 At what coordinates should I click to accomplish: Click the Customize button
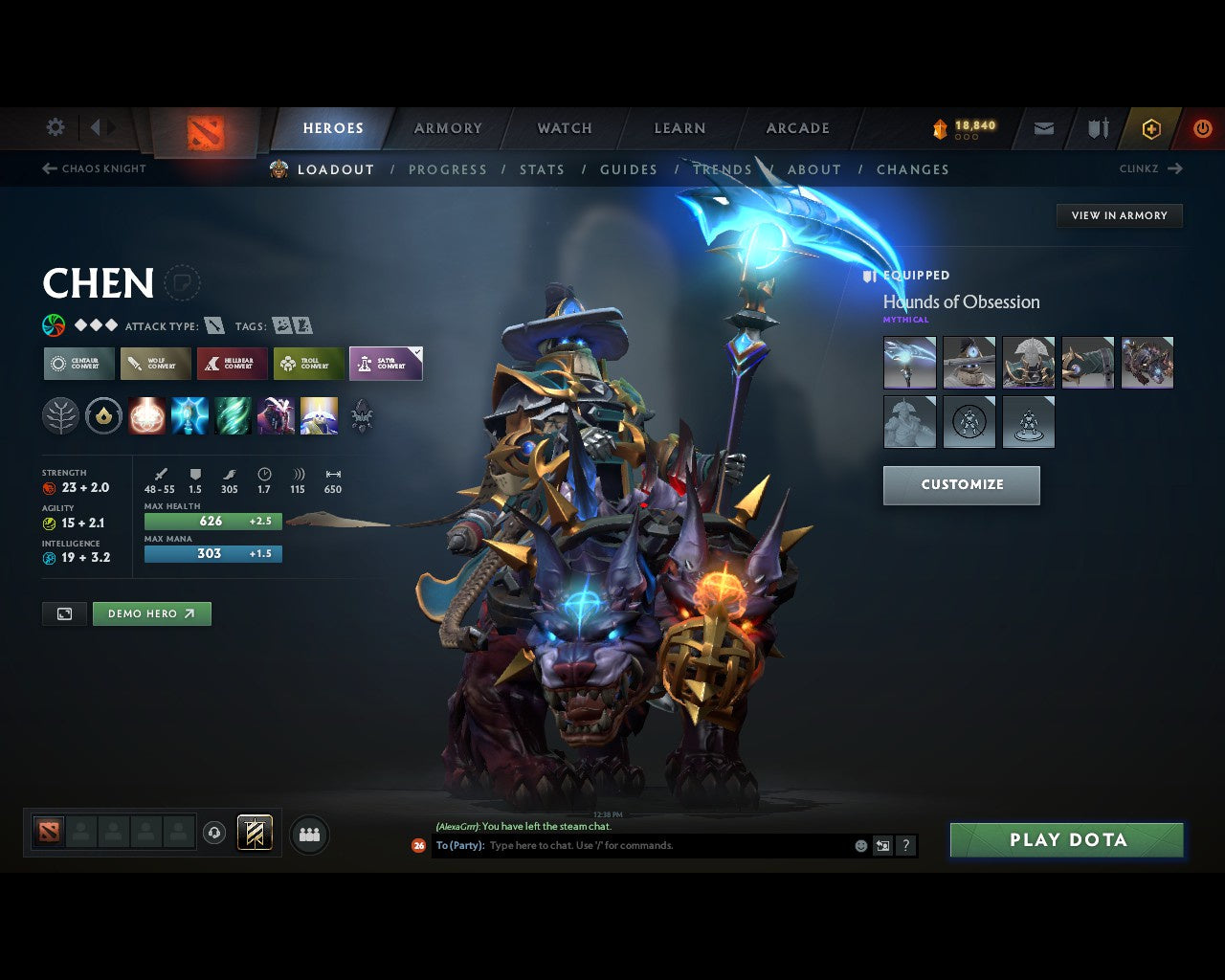[x=961, y=484]
